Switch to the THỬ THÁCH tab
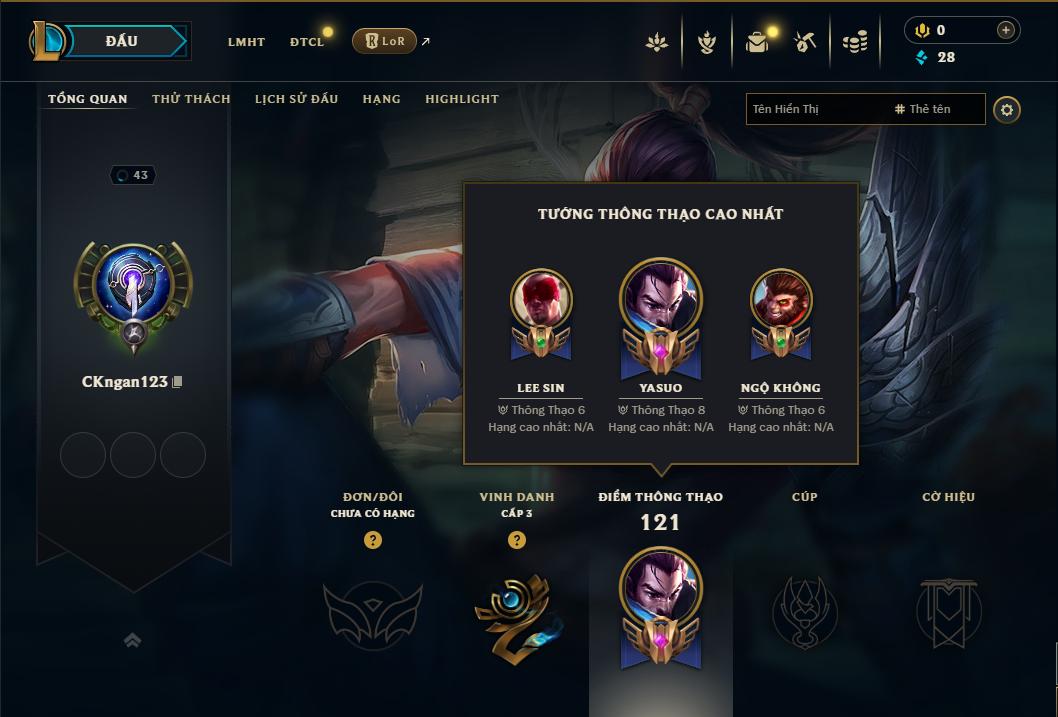 (x=191, y=99)
